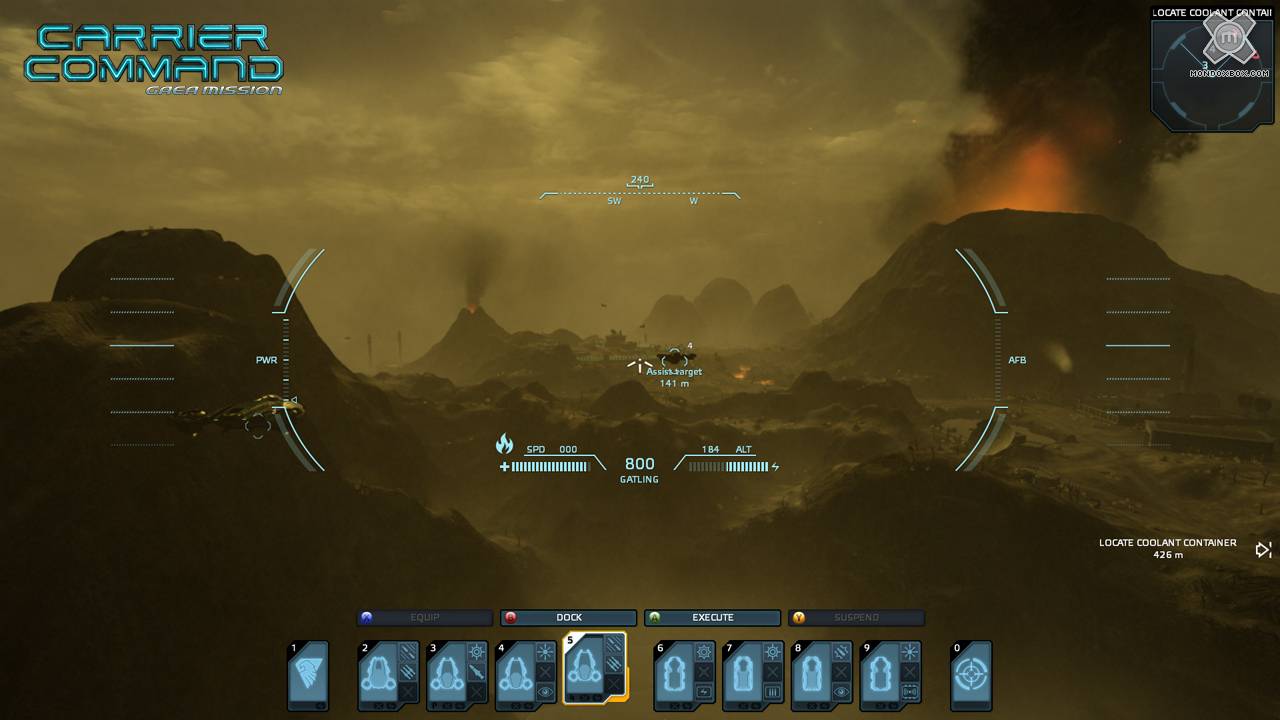Image resolution: width=1280 pixels, height=720 pixels.
Task: Choose aircraft unit card number 3
Action: [x=457, y=676]
